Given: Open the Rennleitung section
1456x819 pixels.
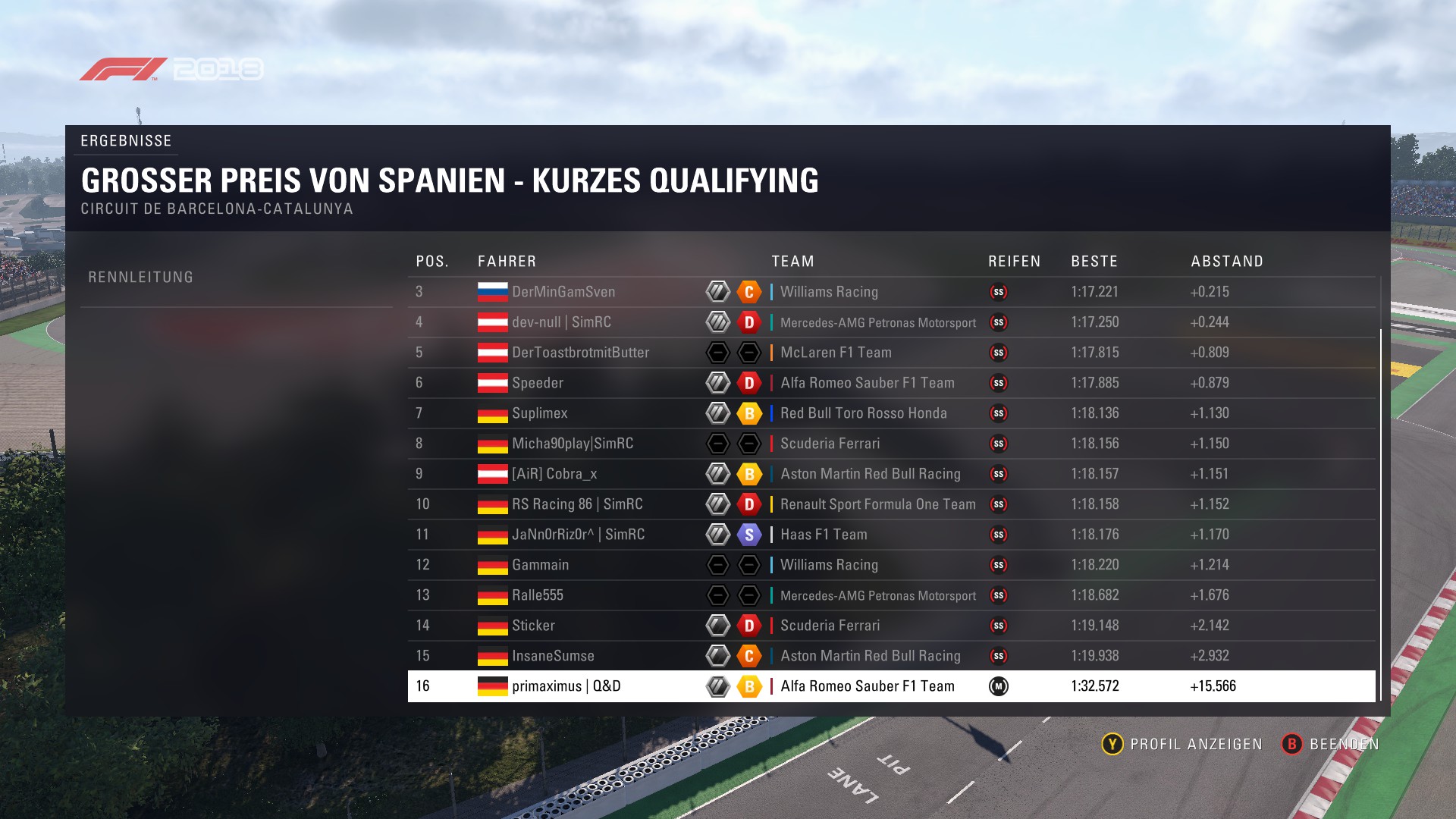Looking at the screenshot, I should pyautogui.click(x=141, y=278).
